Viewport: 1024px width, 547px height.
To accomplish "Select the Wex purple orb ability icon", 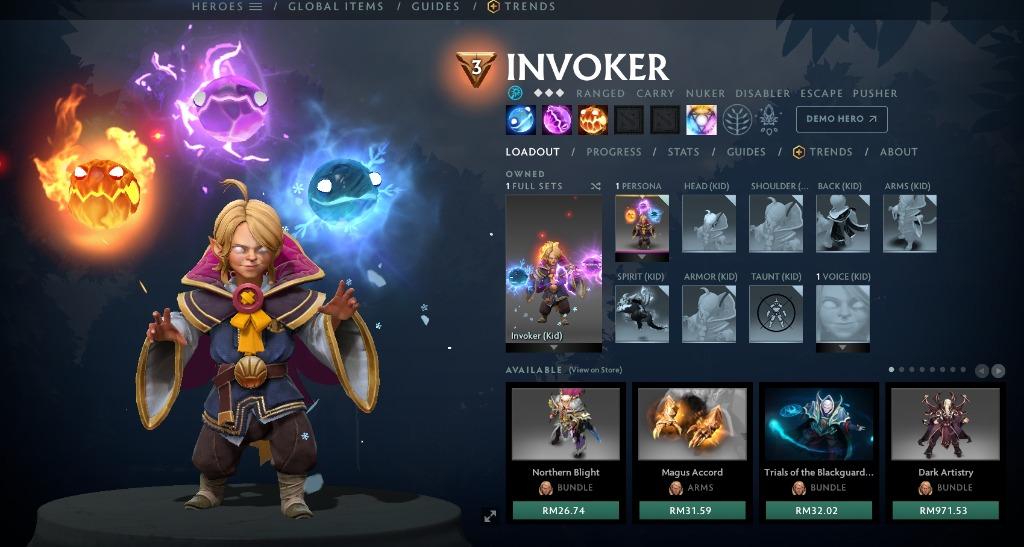I will 556,120.
